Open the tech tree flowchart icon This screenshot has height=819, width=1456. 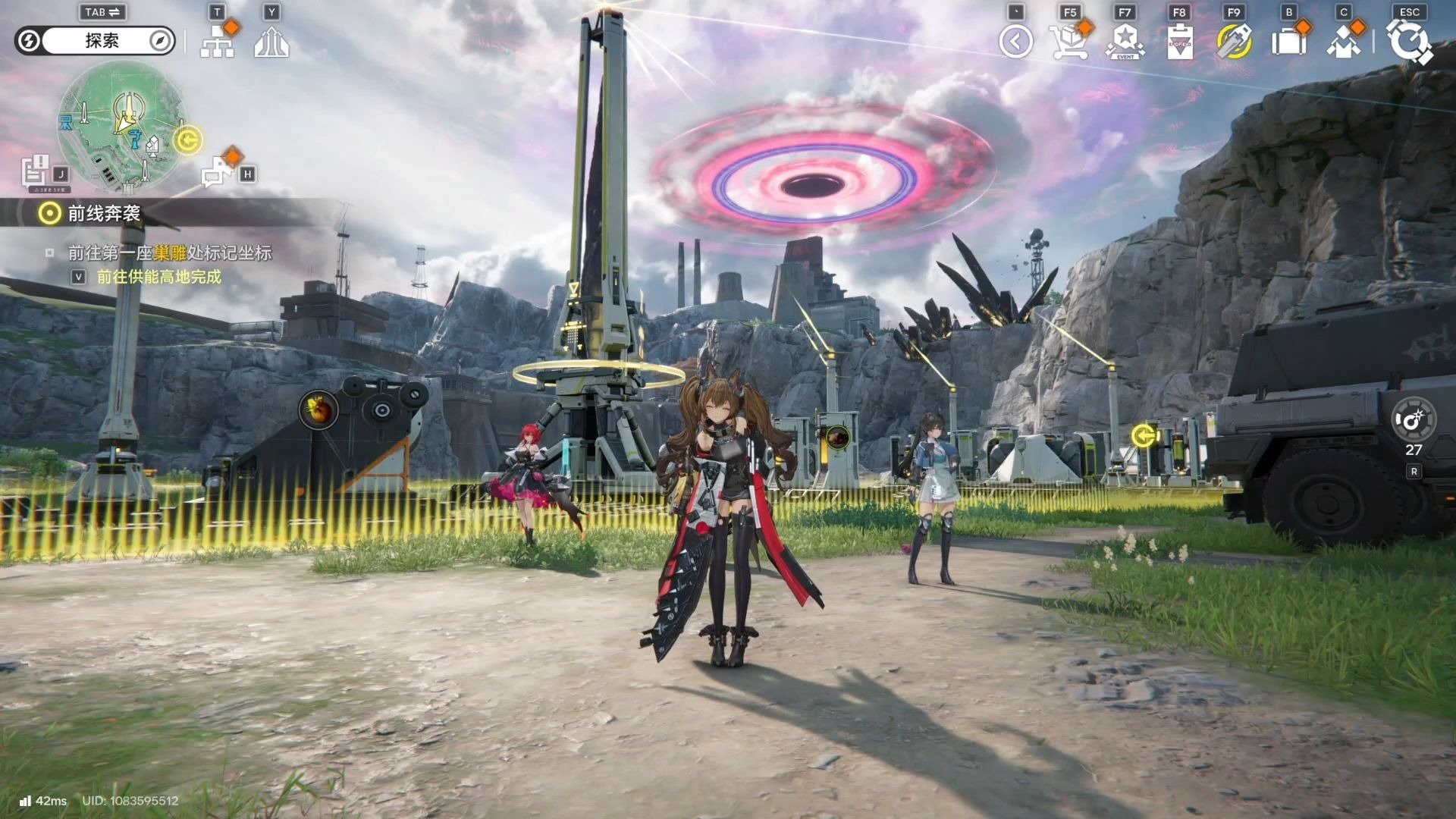pos(218,43)
